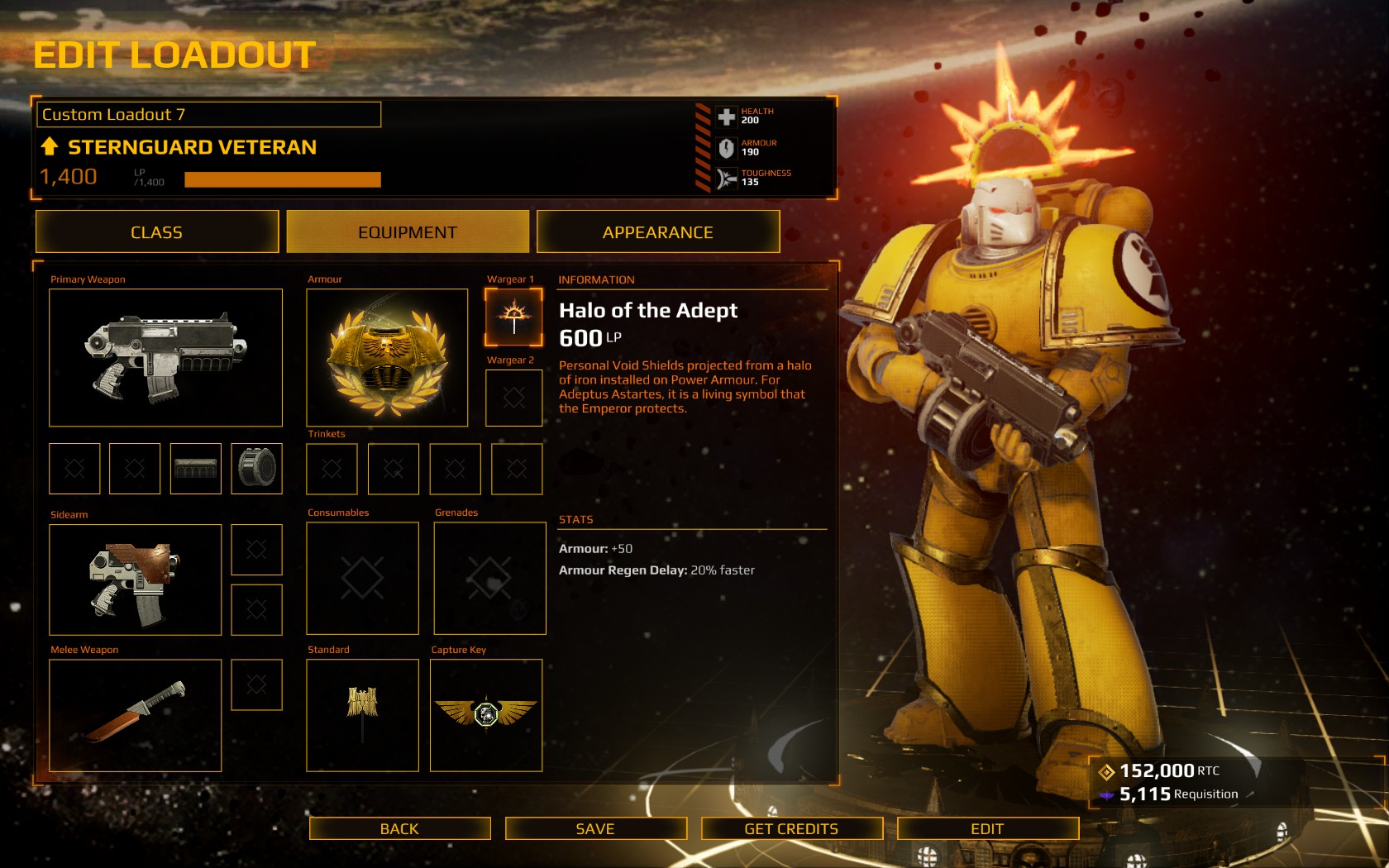The image size is (1389, 868).
Task: Edit the Custom Loadout 7 name field
Action: pos(208,115)
